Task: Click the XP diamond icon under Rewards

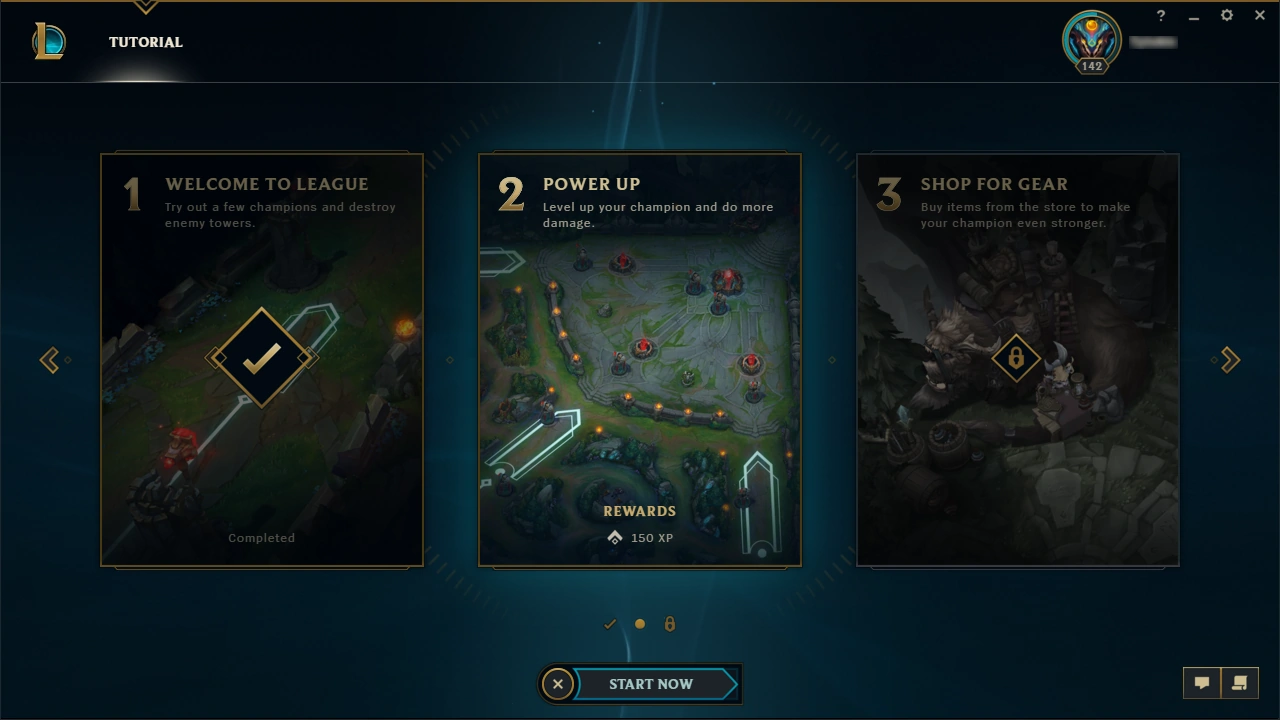Action: point(614,537)
